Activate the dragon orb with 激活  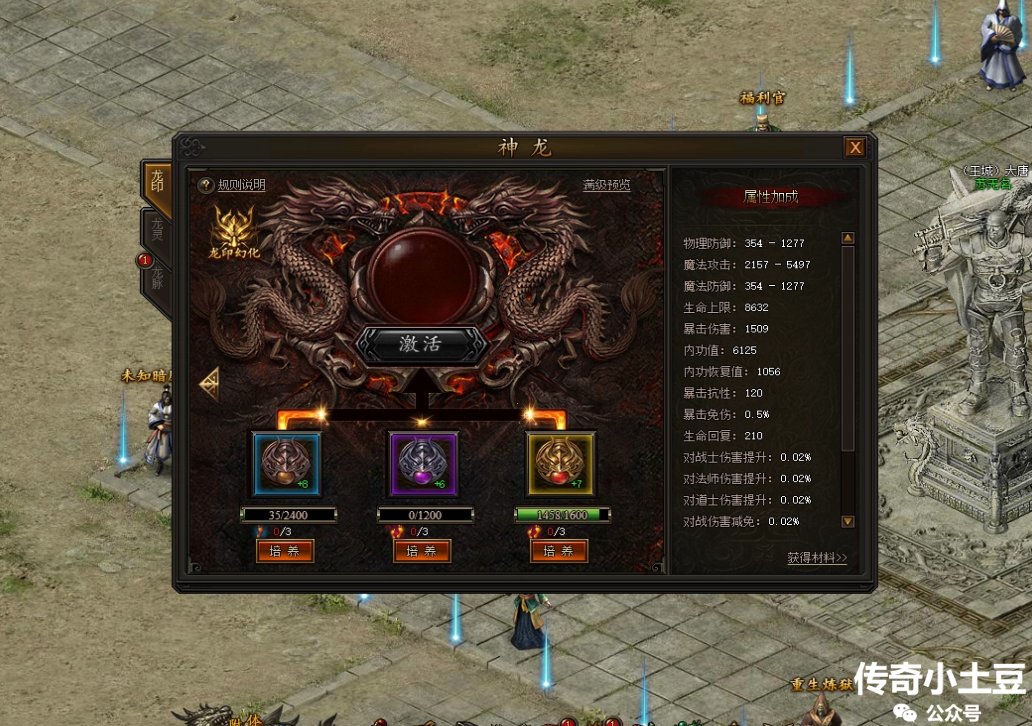click(x=421, y=344)
